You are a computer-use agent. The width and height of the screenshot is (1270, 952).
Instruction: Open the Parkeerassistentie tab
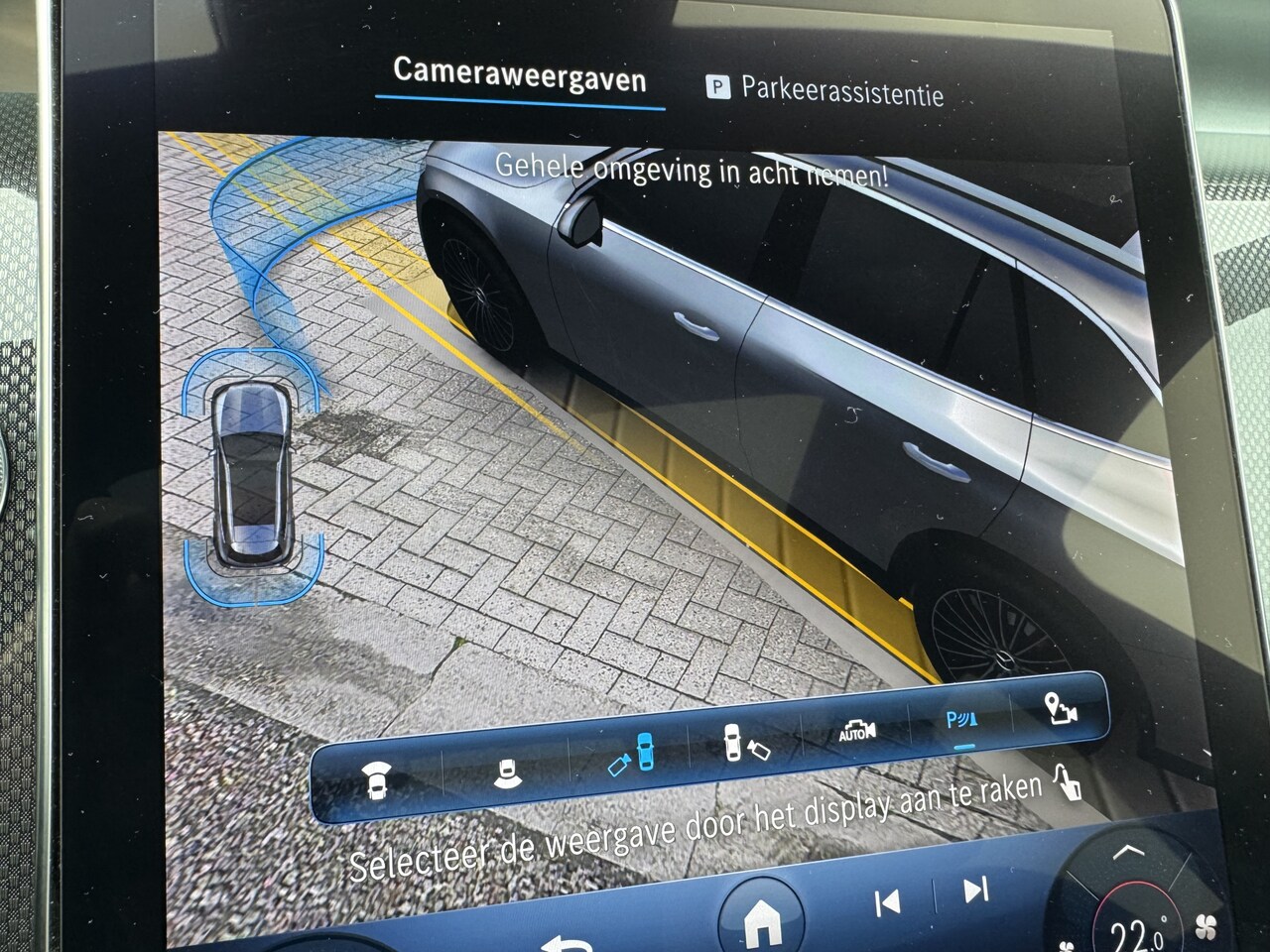(825, 90)
